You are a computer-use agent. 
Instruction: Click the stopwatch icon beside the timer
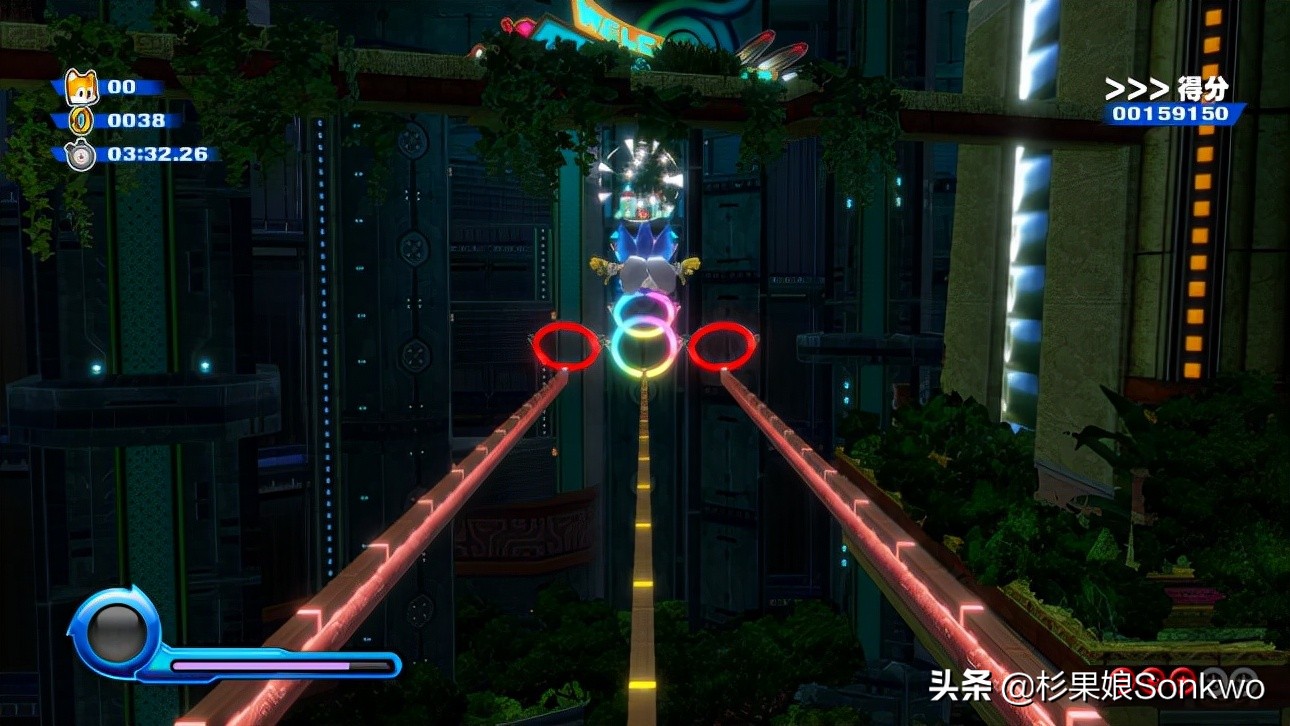point(80,155)
